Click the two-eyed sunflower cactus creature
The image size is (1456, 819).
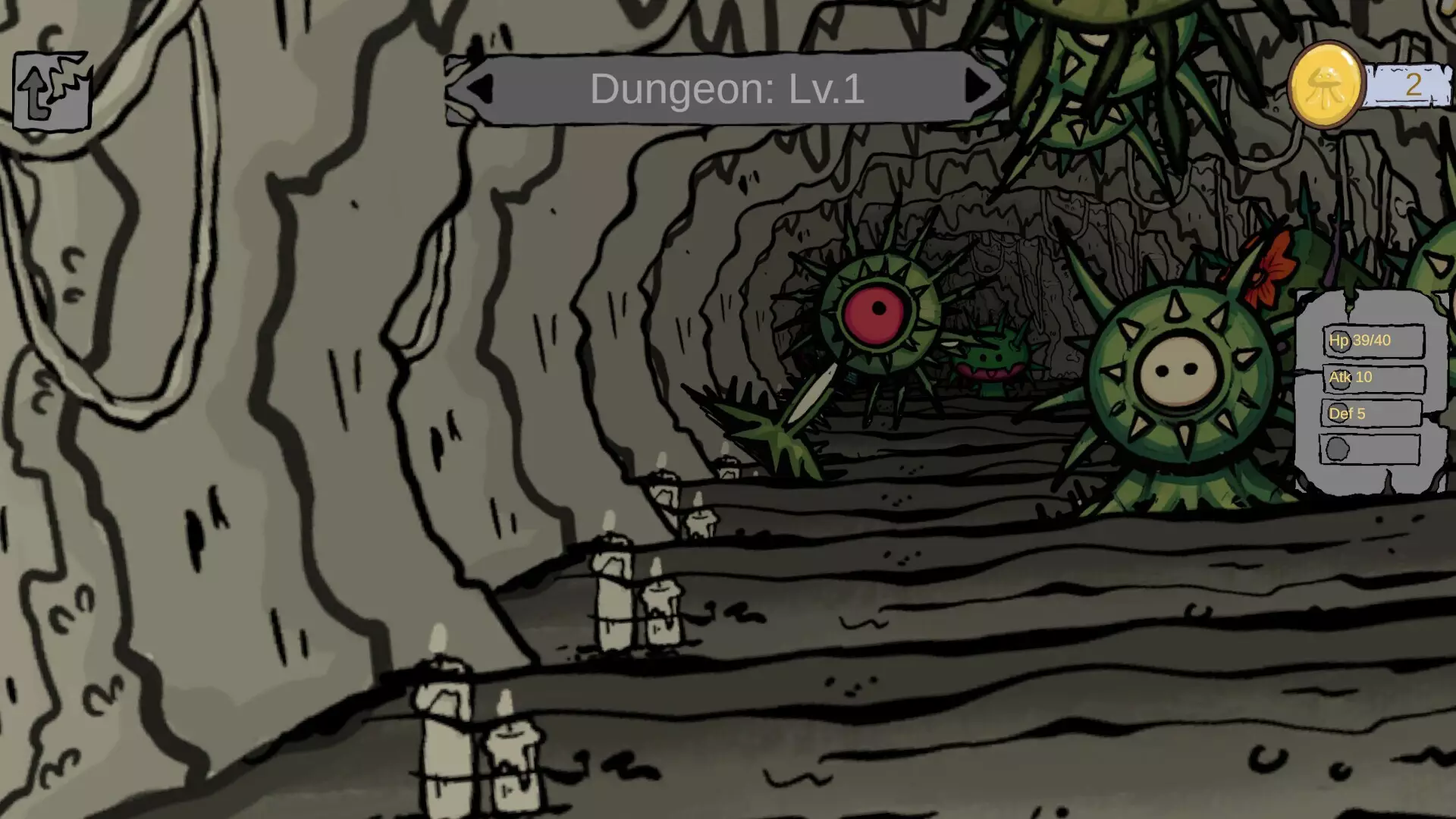click(1180, 372)
